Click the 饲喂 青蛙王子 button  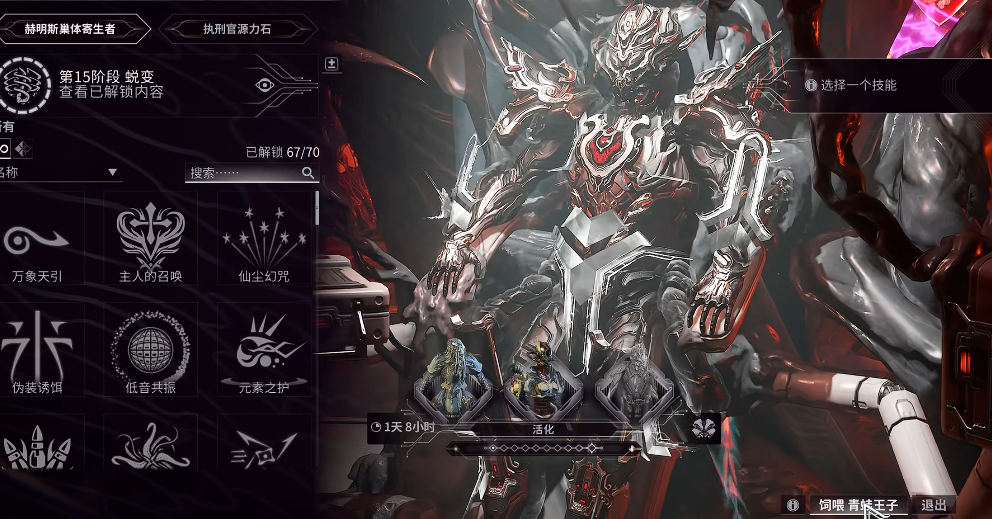point(858,506)
